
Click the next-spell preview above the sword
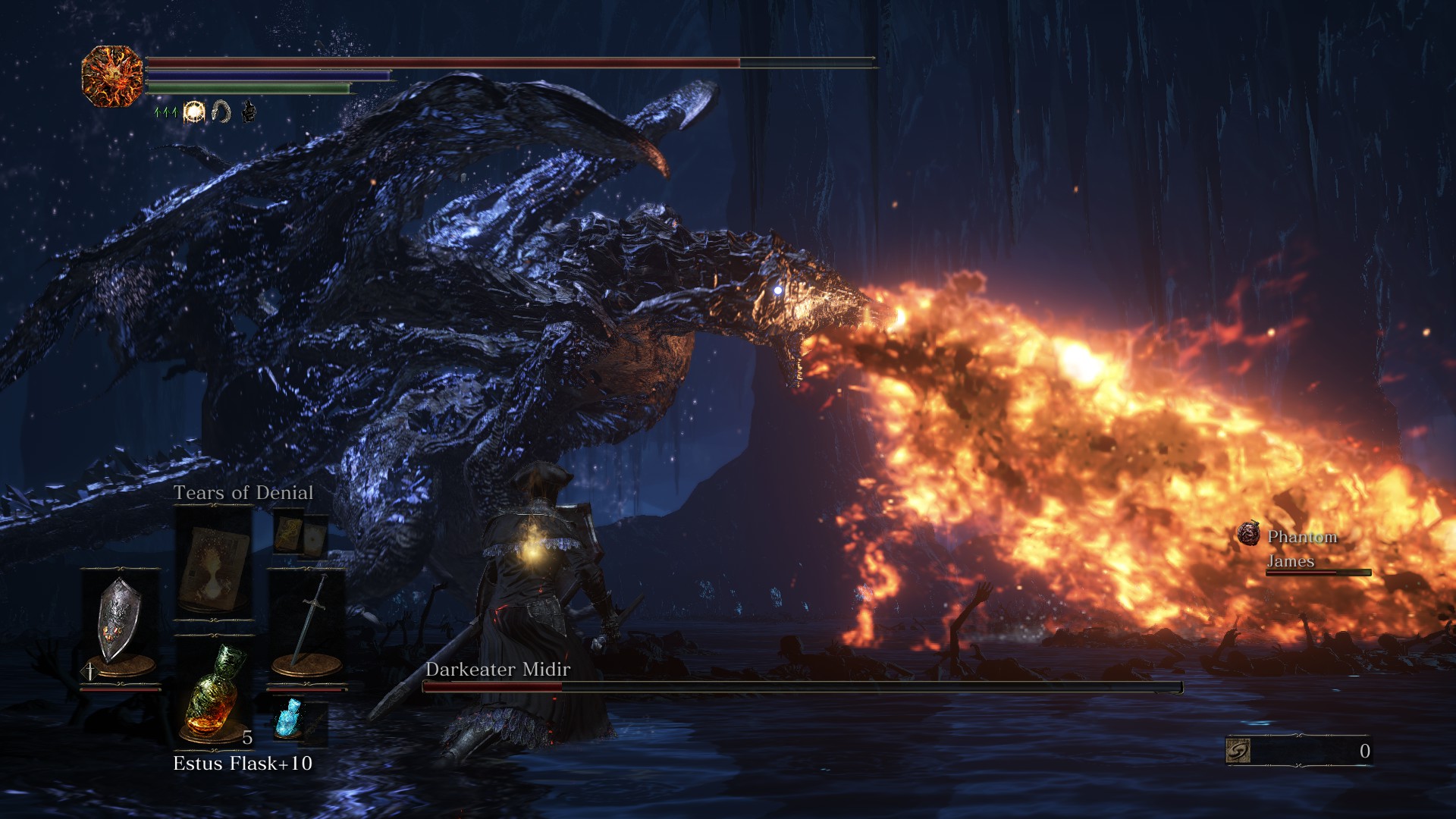tap(300, 534)
